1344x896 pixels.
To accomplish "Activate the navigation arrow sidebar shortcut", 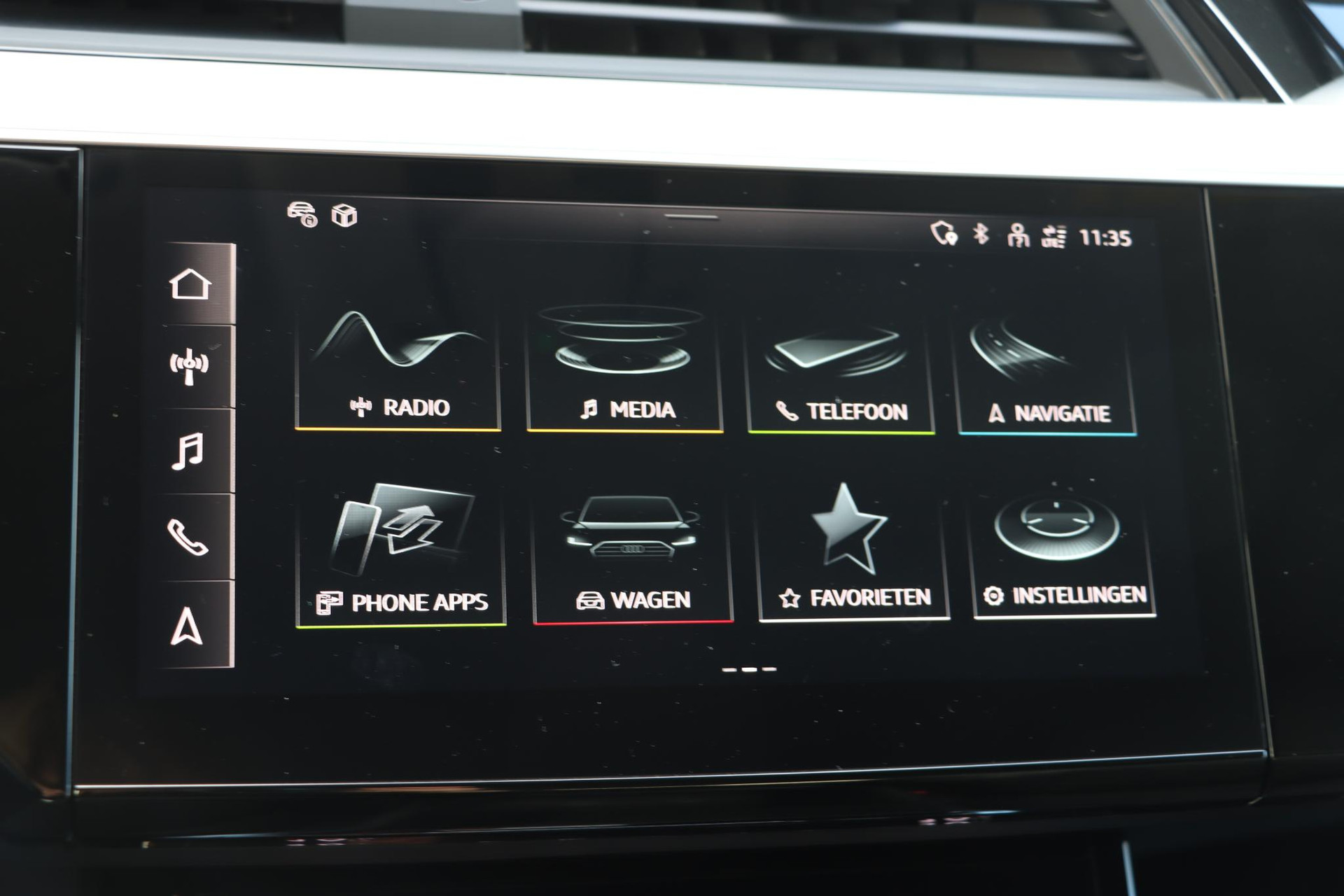I will click(186, 625).
